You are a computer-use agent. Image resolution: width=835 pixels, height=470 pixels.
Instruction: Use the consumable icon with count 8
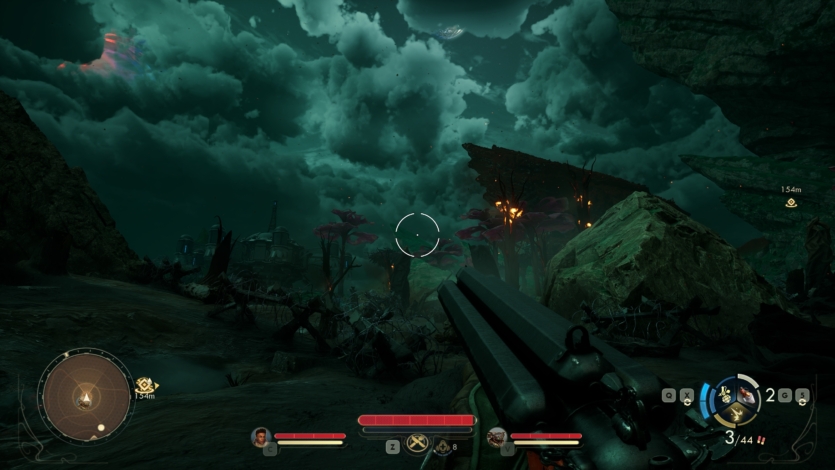(x=443, y=447)
